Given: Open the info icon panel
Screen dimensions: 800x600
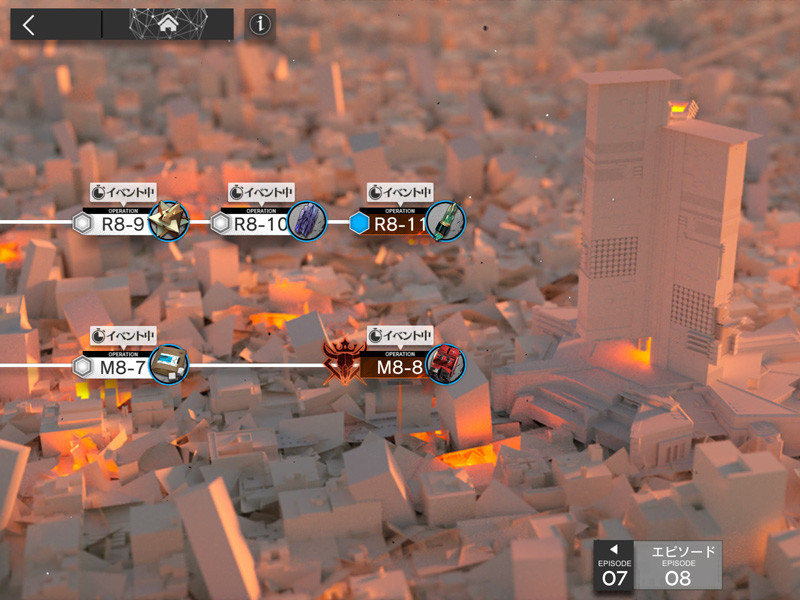Looking at the screenshot, I should [x=260, y=25].
